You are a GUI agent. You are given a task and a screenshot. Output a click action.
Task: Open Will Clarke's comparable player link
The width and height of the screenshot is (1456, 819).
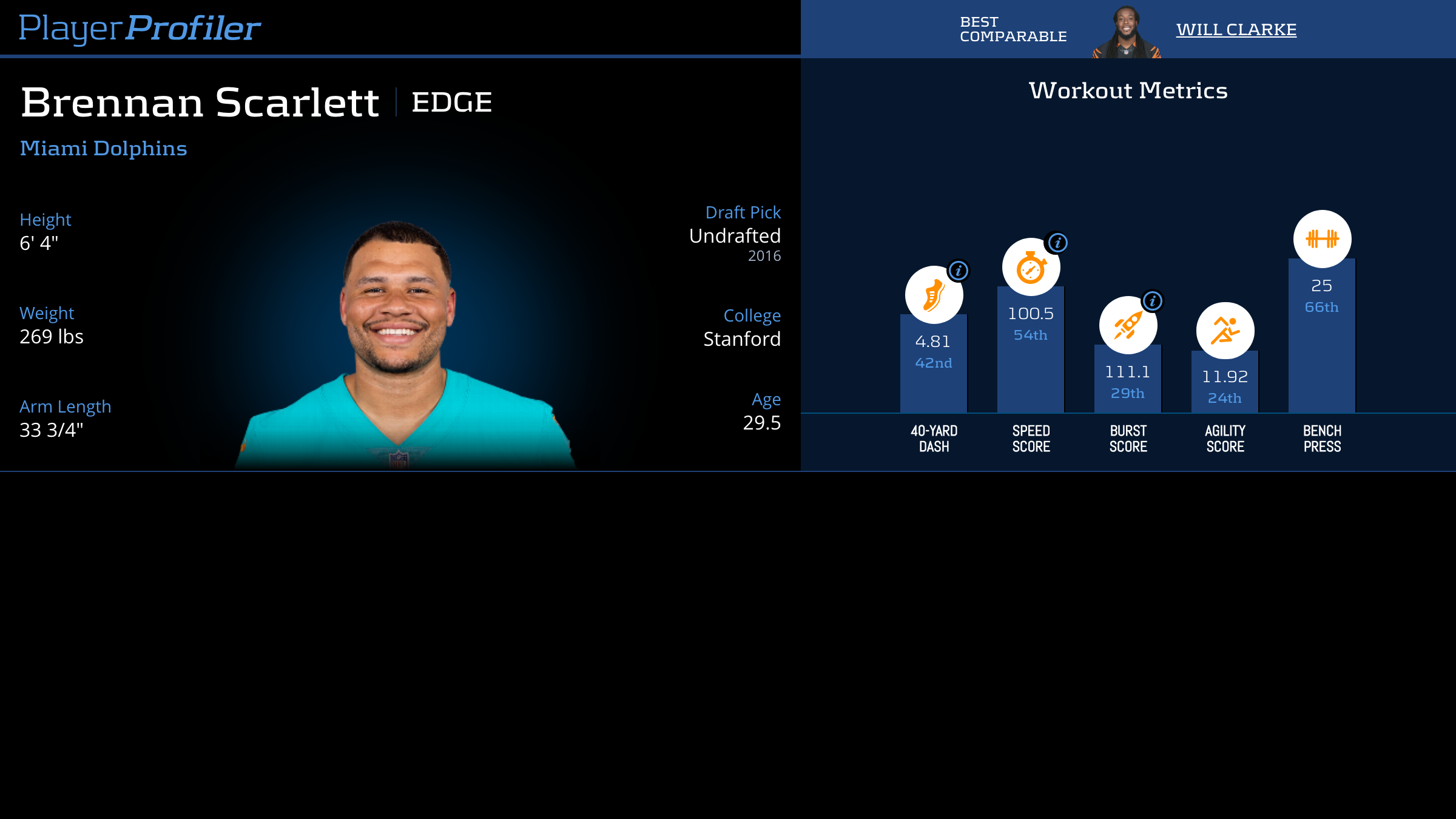pyautogui.click(x=1236, y=29)
